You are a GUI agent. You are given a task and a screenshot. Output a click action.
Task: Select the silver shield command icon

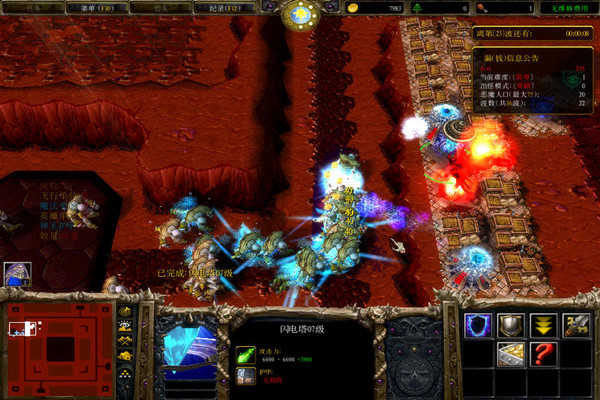point(511,324)
